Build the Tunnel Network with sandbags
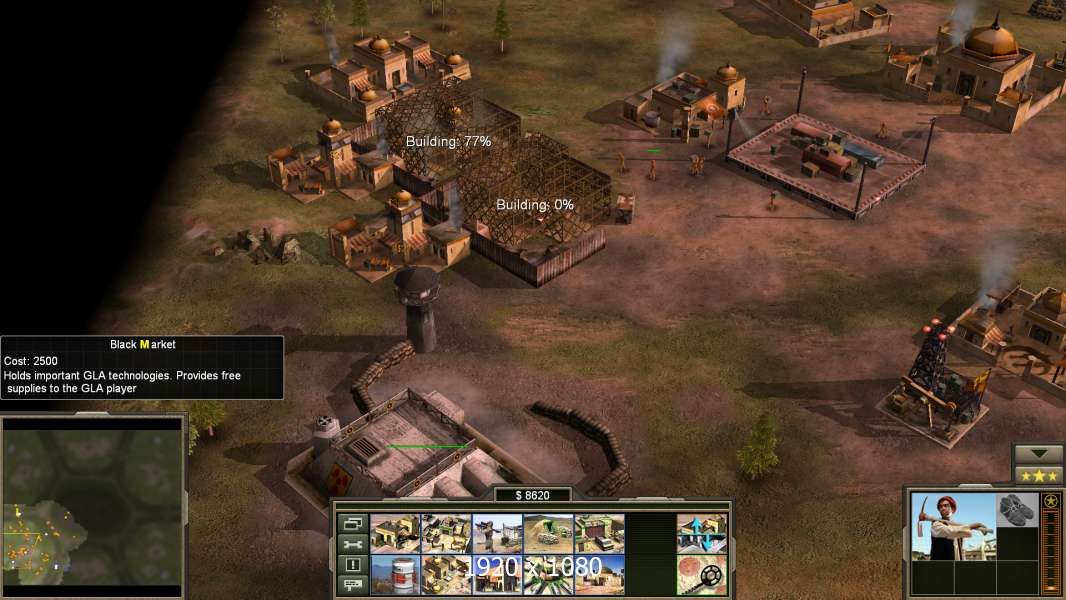Image resolution: width=1066 pixels, height=600 pixels. (548, 534)
